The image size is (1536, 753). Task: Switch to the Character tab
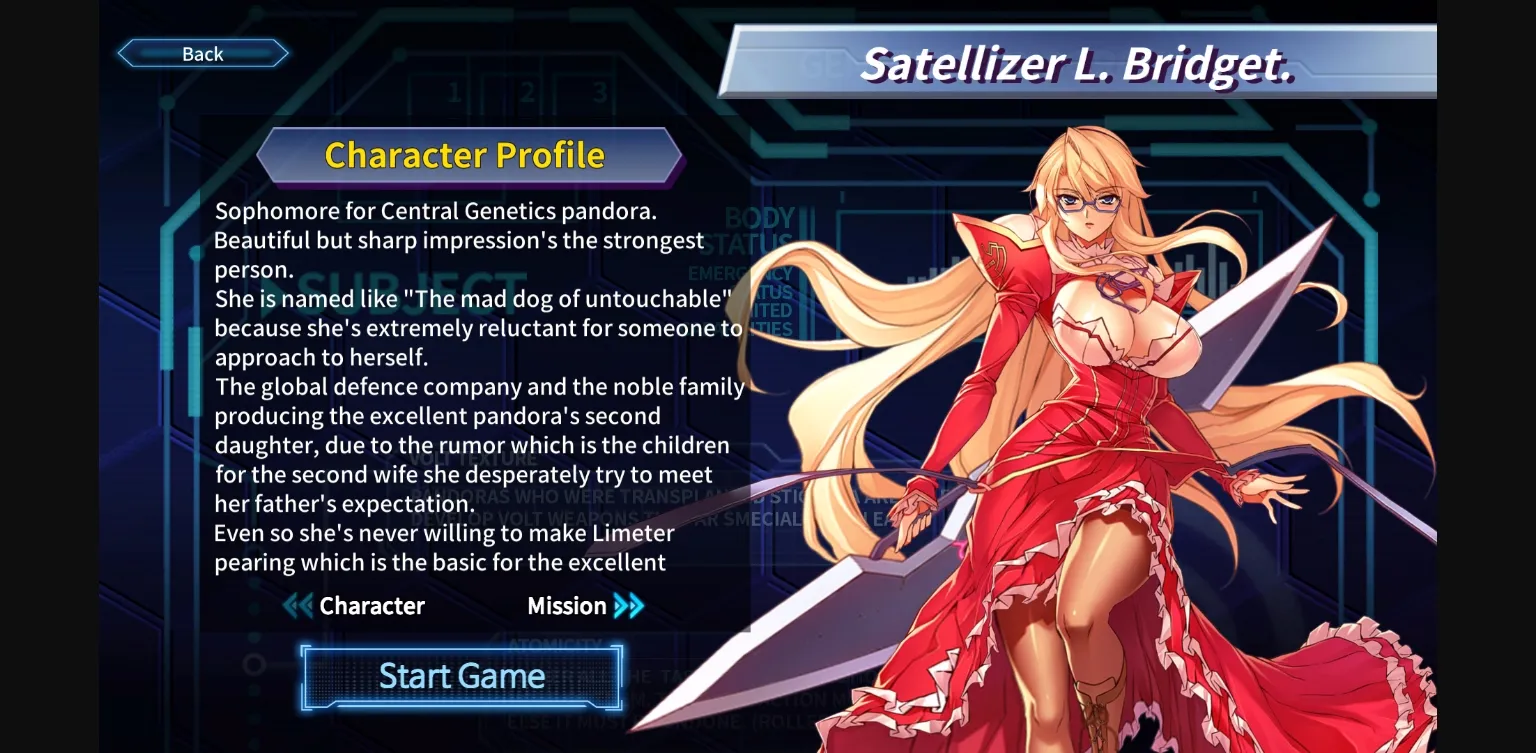click(372, 606)
